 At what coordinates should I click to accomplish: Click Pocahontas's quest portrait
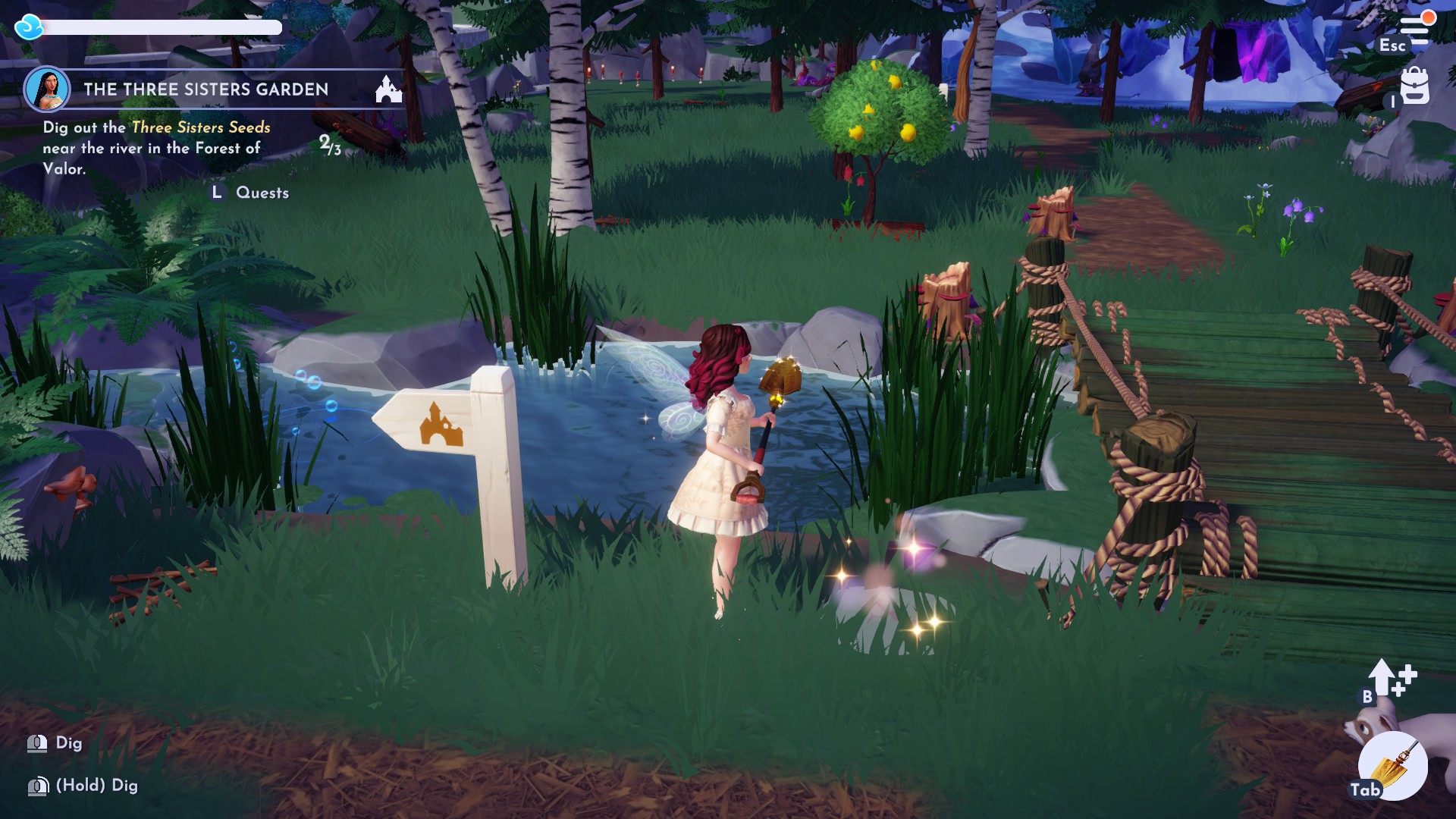point(49,89)
